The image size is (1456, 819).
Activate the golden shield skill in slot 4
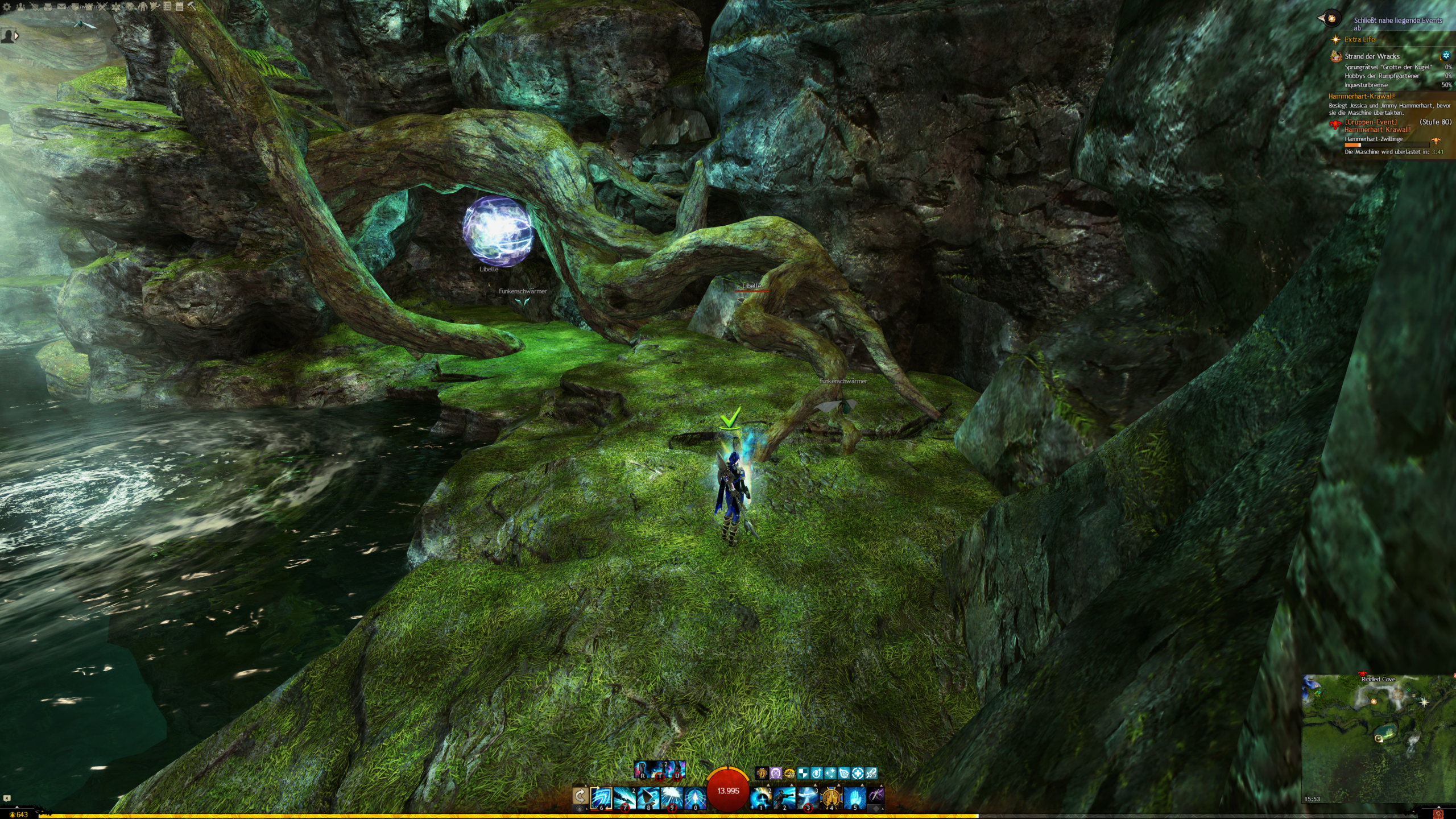tap(832, 798)
